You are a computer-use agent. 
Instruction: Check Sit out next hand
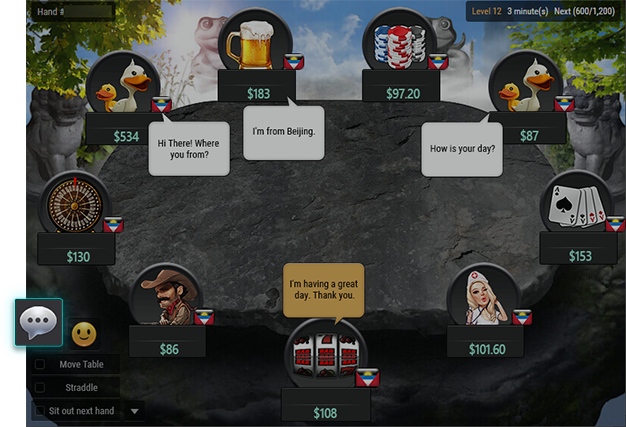coord(40,411)
